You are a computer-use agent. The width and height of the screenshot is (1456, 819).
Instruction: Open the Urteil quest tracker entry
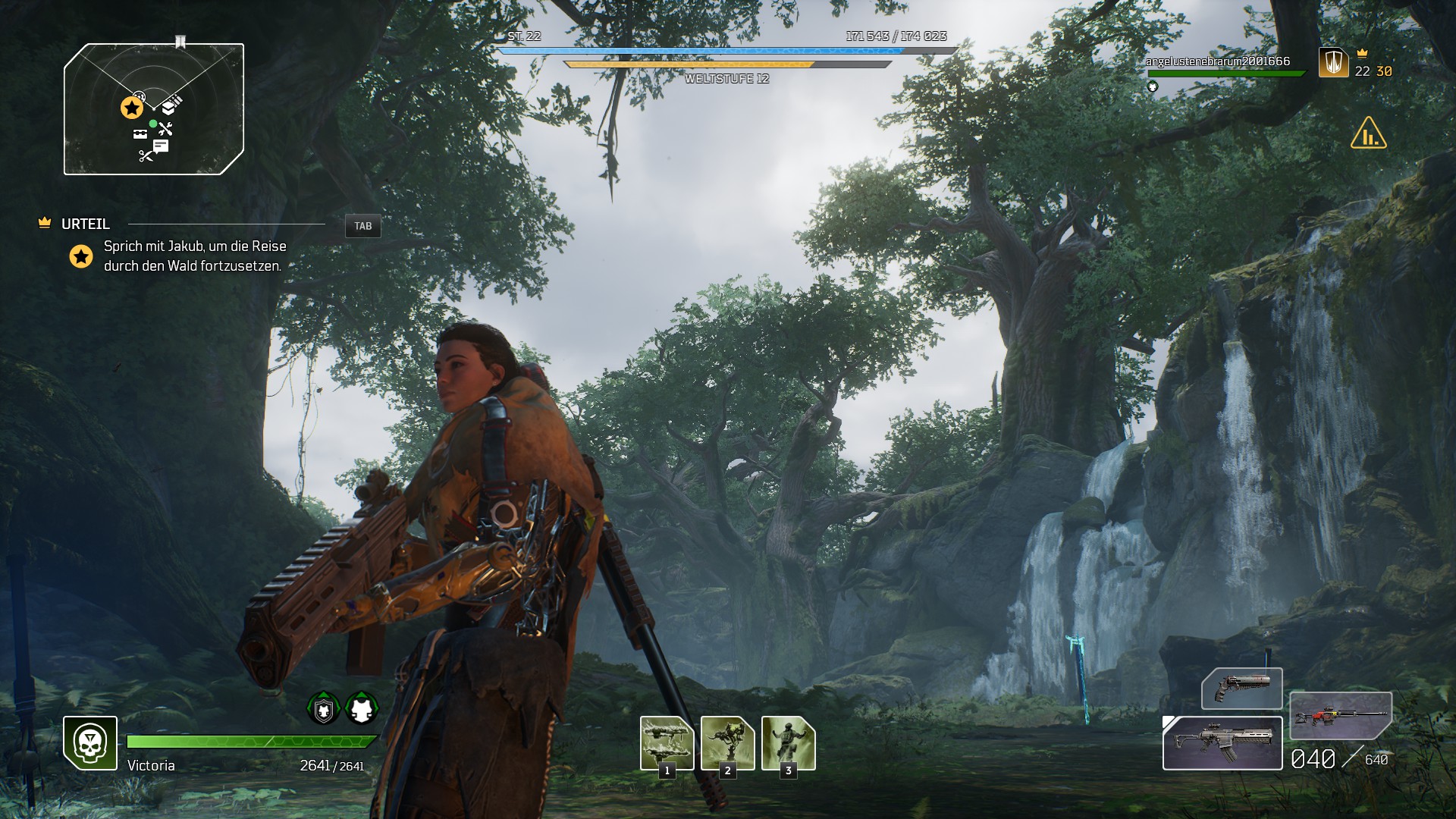coord(86,224)
